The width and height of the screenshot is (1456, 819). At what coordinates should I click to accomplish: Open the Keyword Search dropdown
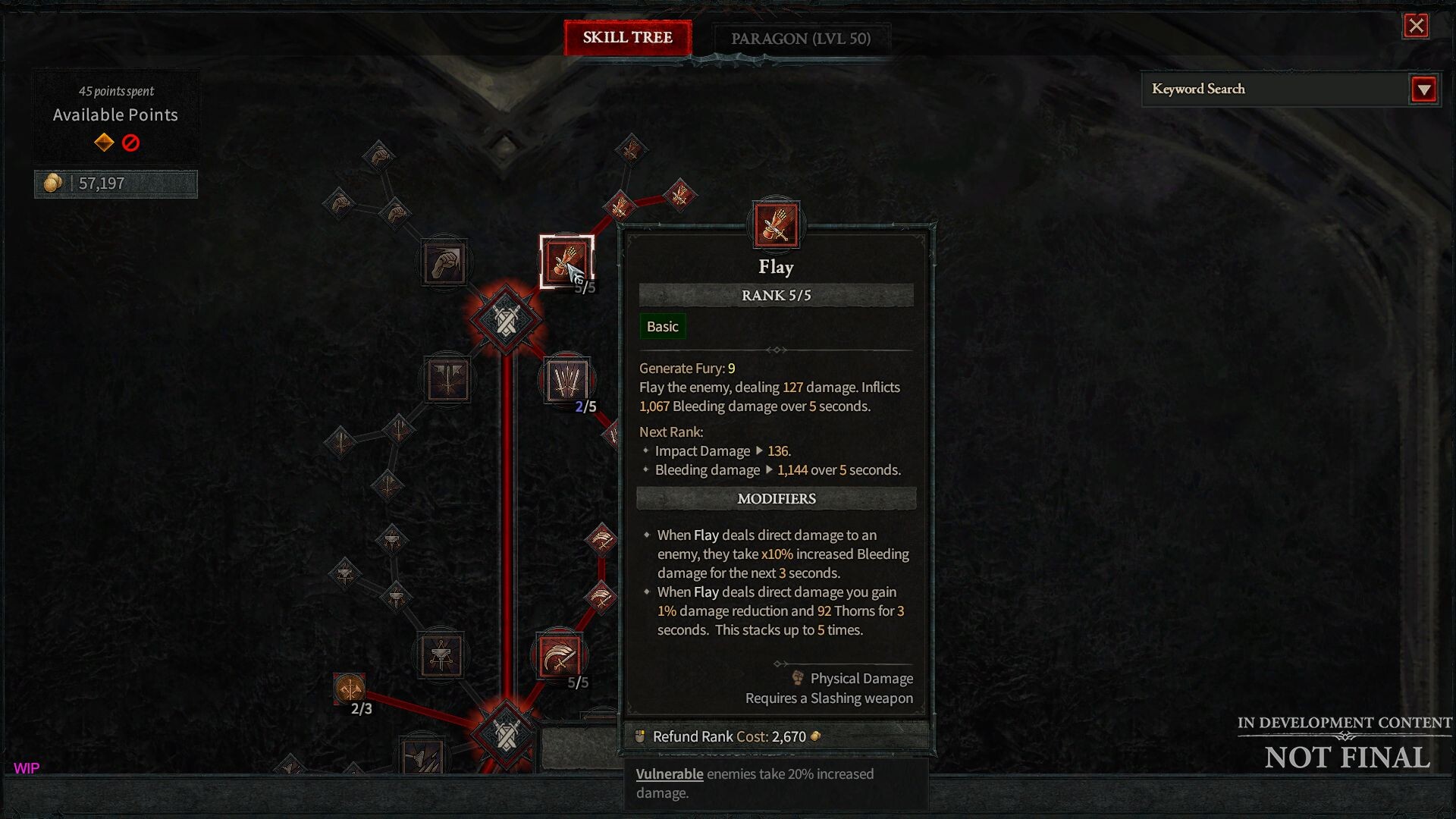point(1423,89)
